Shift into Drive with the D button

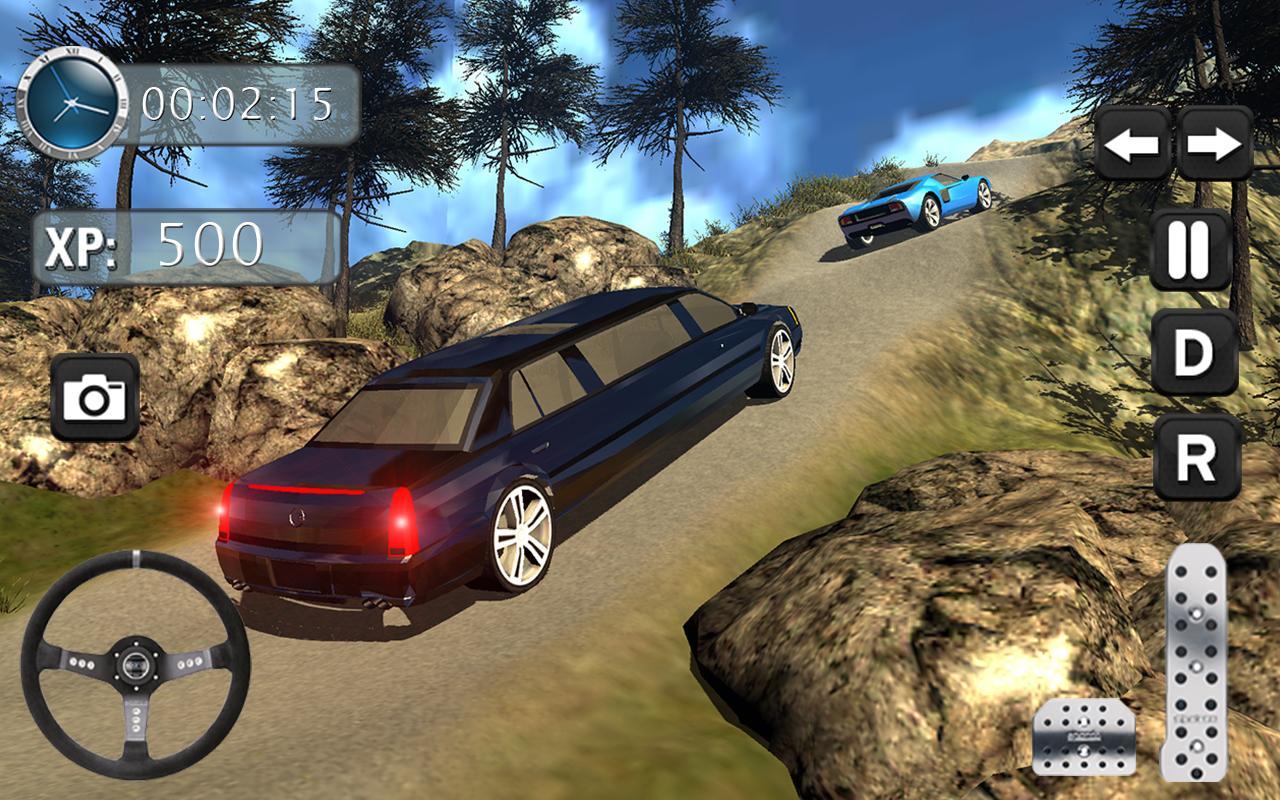[1194, 352]
